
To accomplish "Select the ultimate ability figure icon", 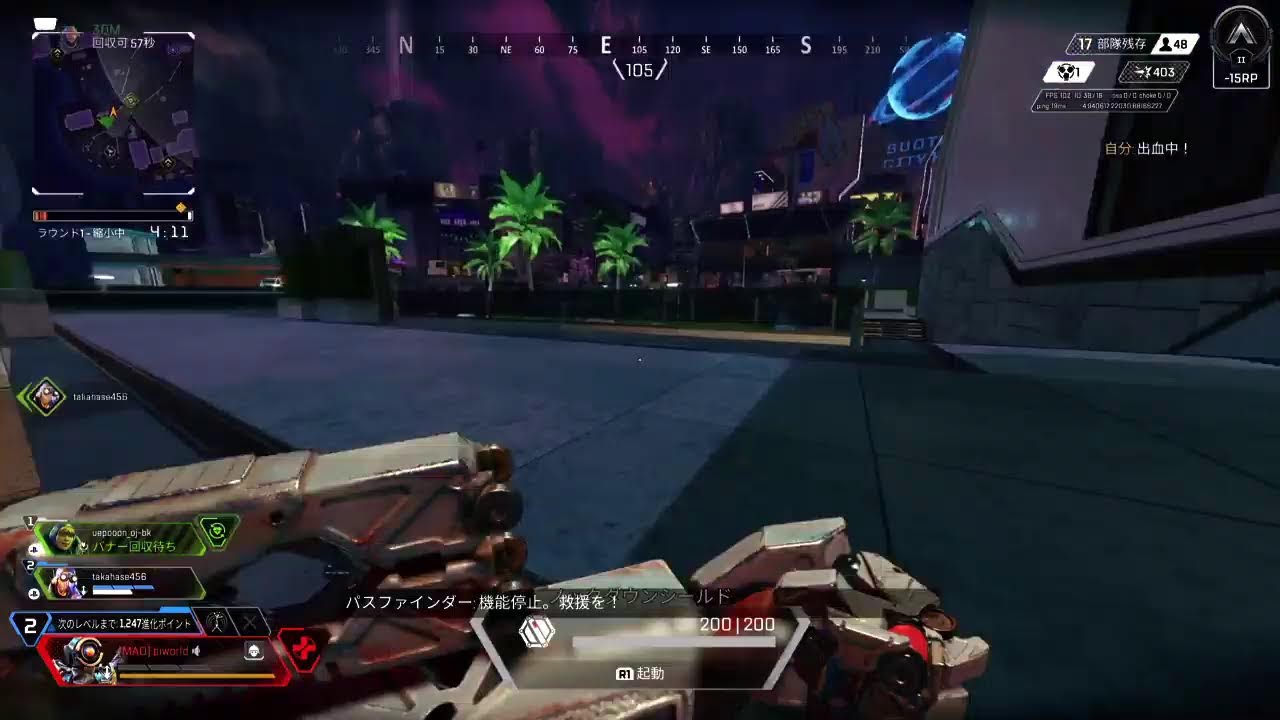I will [218, 623].
